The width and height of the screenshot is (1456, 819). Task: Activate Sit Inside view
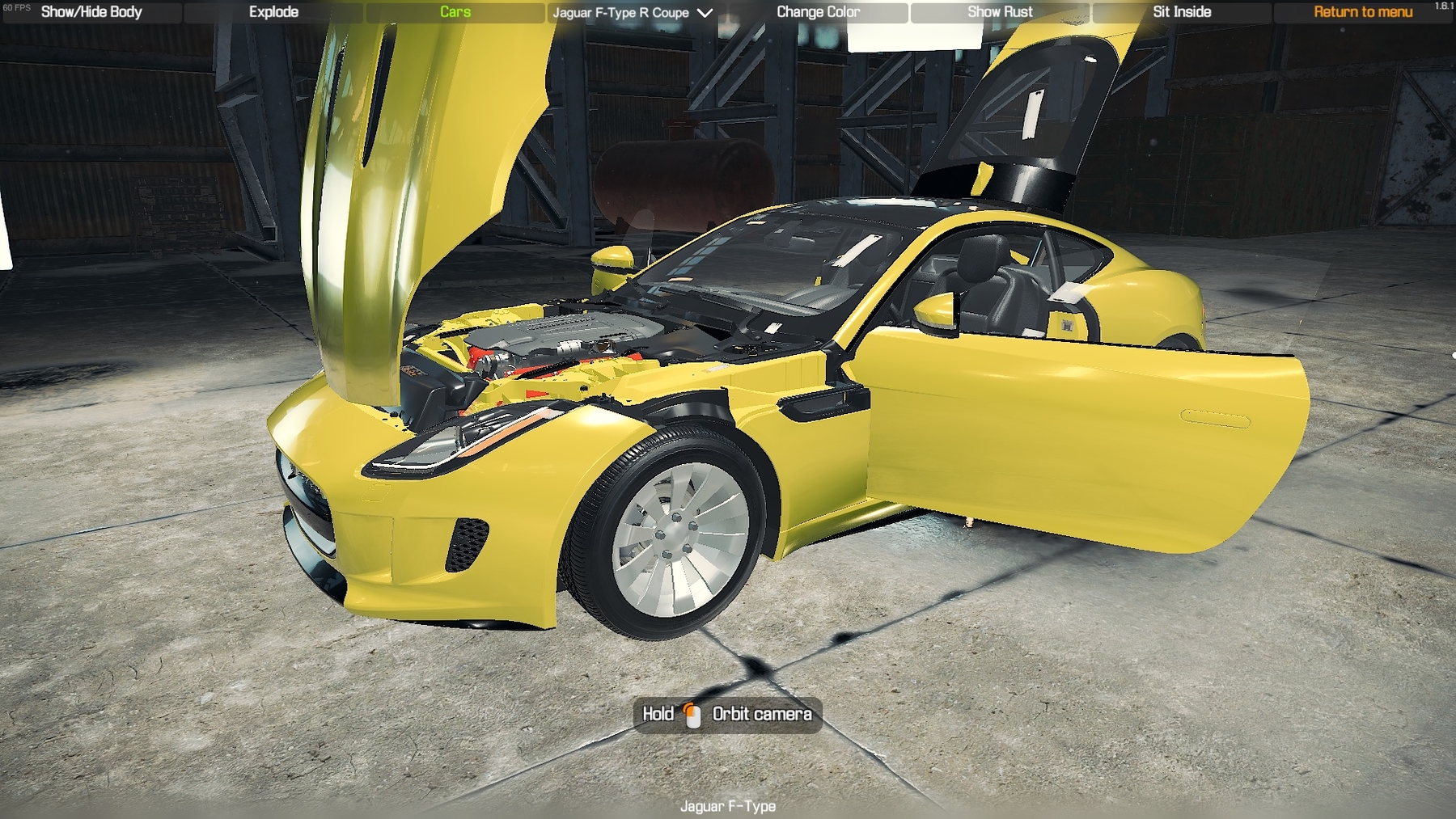coord(1182,12)
